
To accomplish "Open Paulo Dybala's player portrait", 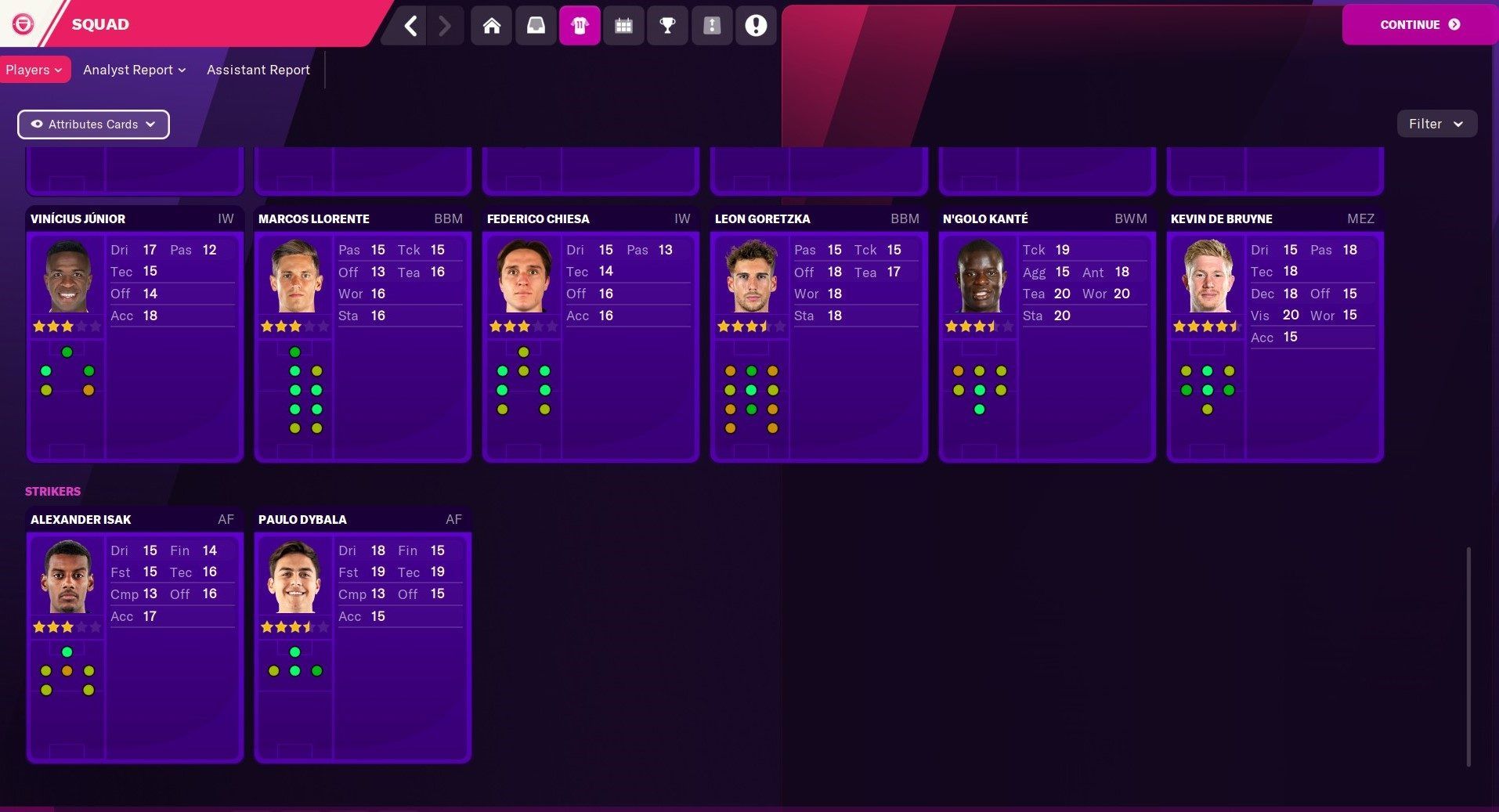I will 294,577.
